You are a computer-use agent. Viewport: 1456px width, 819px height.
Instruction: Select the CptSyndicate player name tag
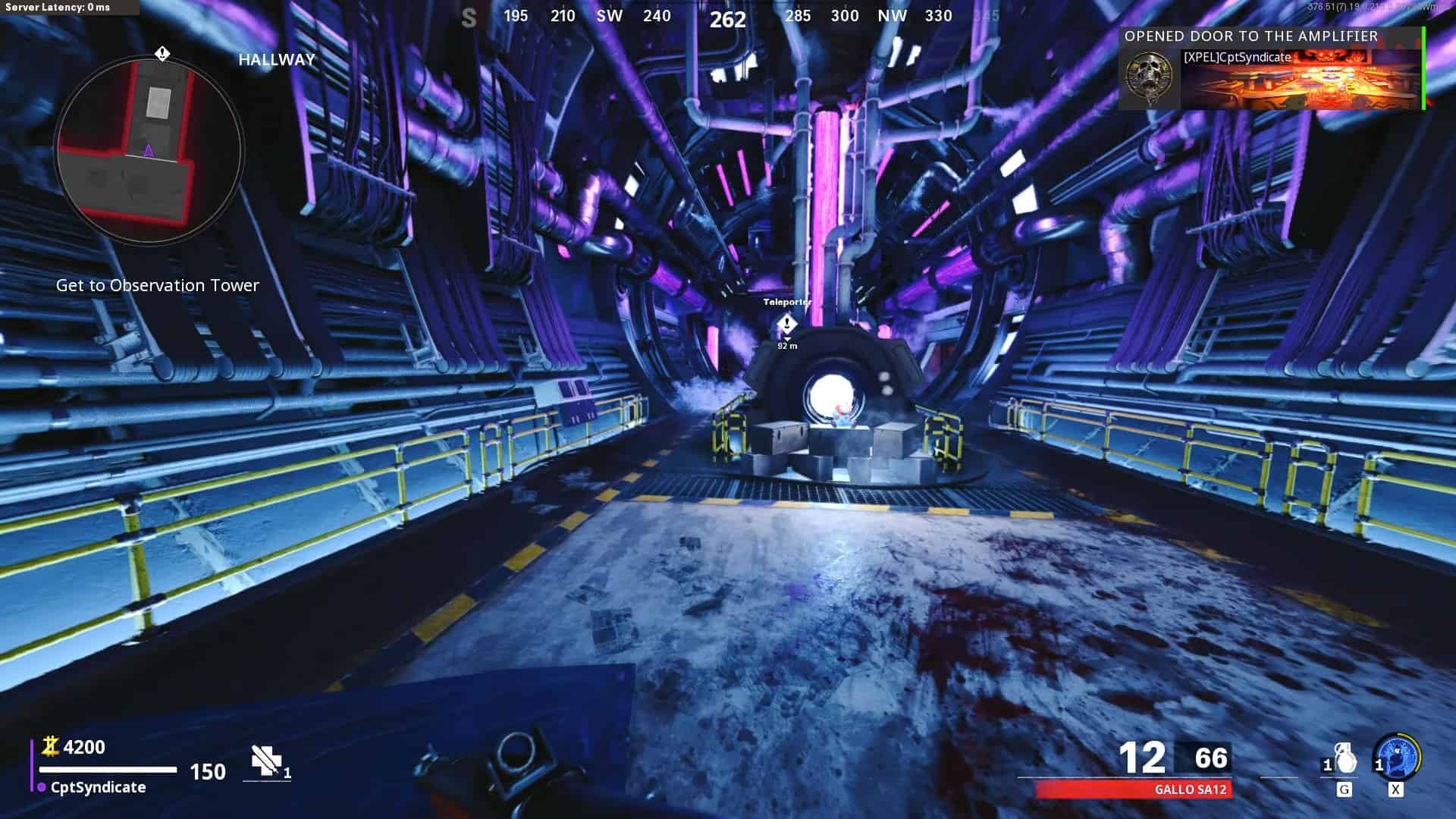click(98, 787)
